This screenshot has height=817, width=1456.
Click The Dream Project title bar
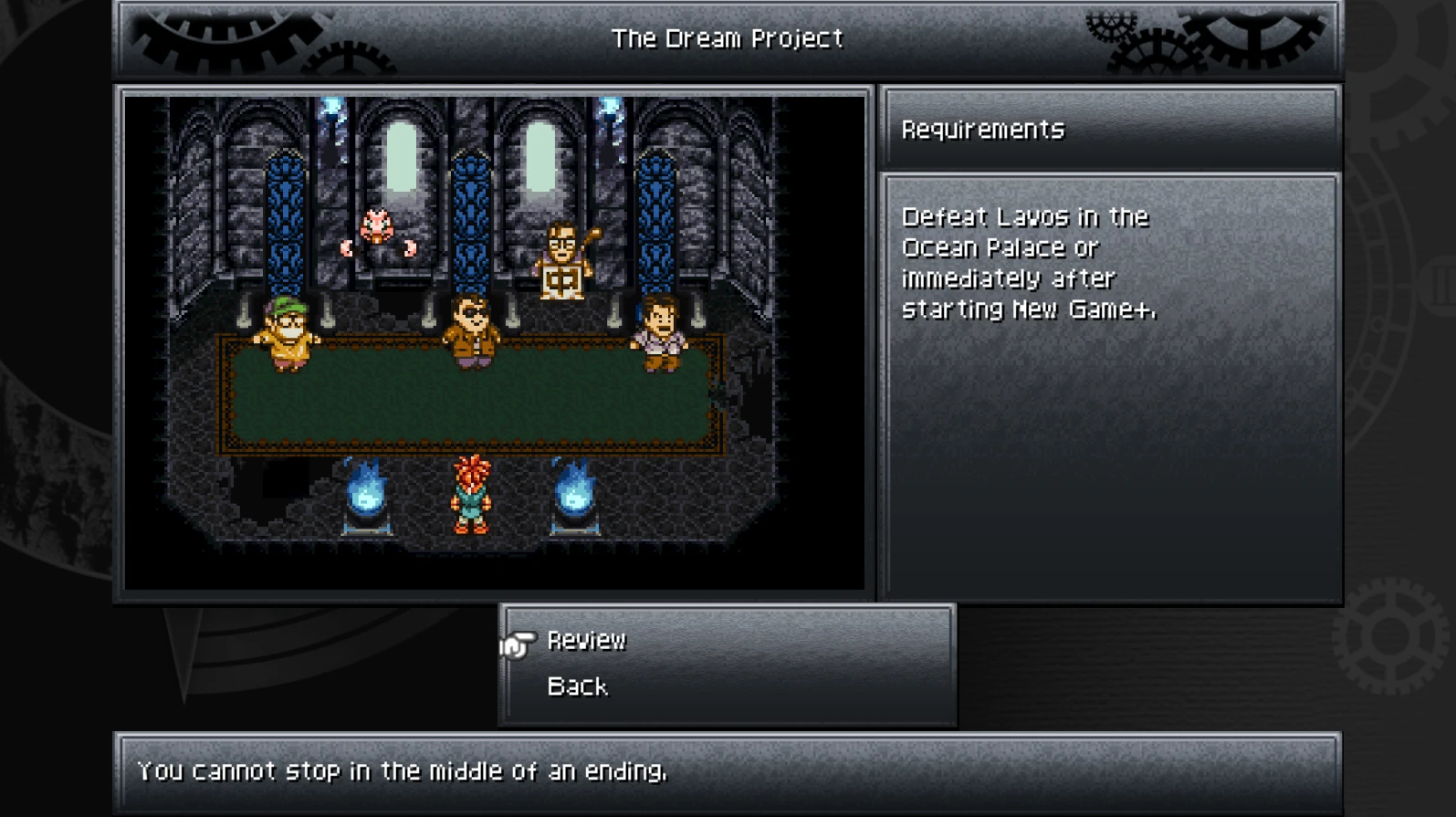point(728,38)
